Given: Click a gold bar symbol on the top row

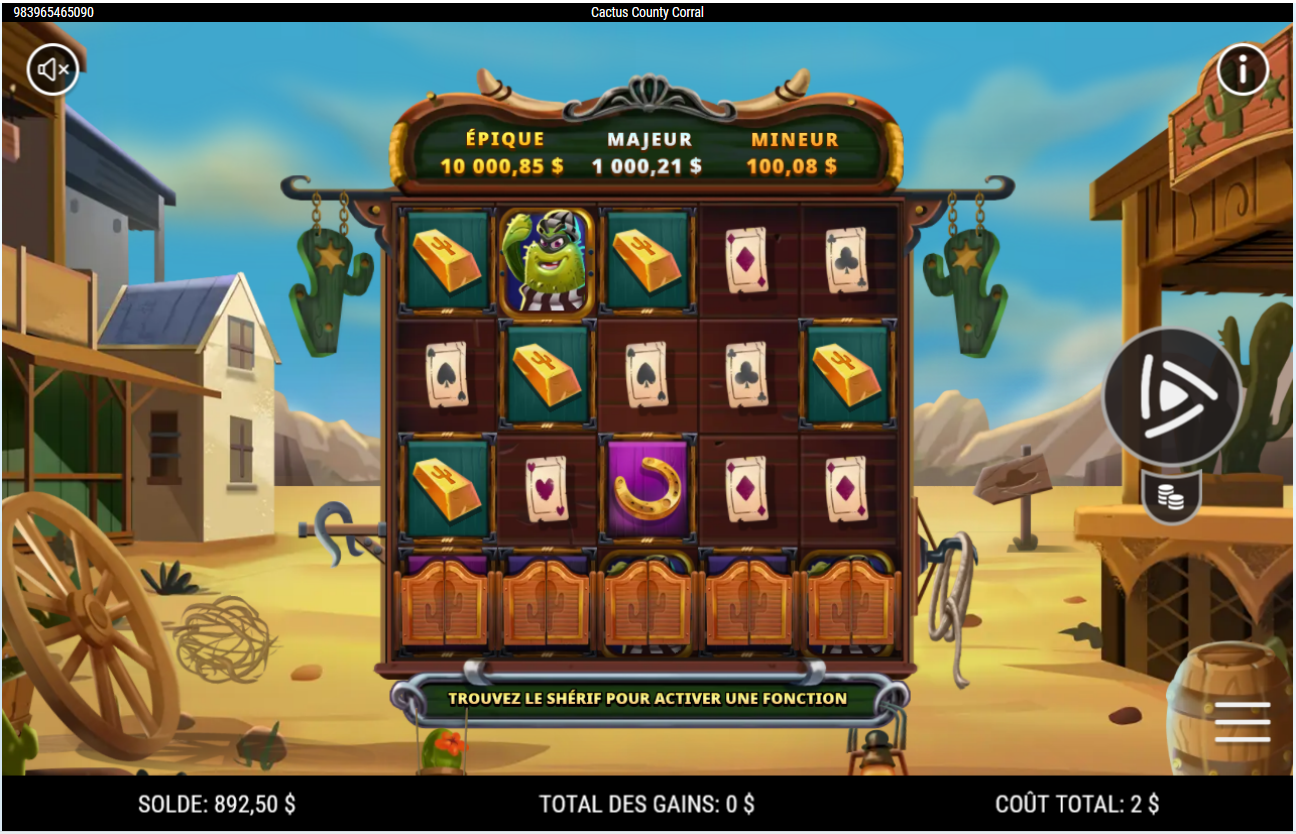Looking at the screenshot, I should pos(445,261).
